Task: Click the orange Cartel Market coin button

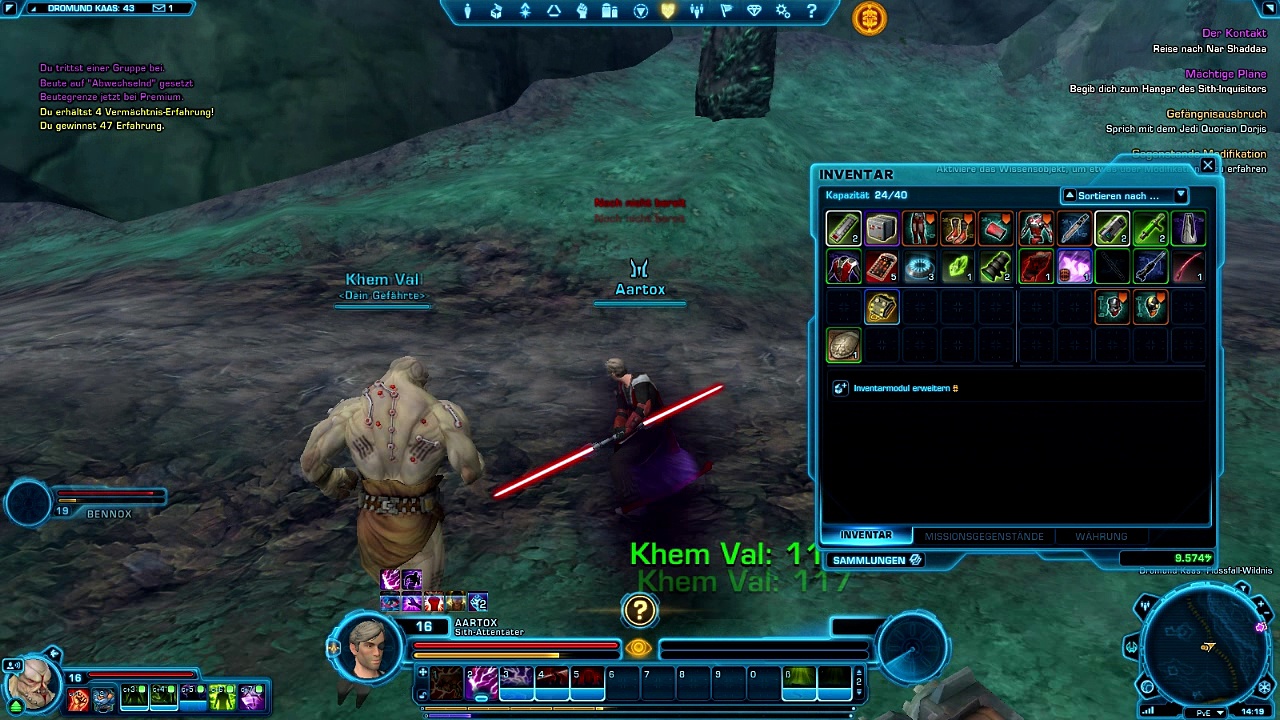Action: (x=869, y=18)
